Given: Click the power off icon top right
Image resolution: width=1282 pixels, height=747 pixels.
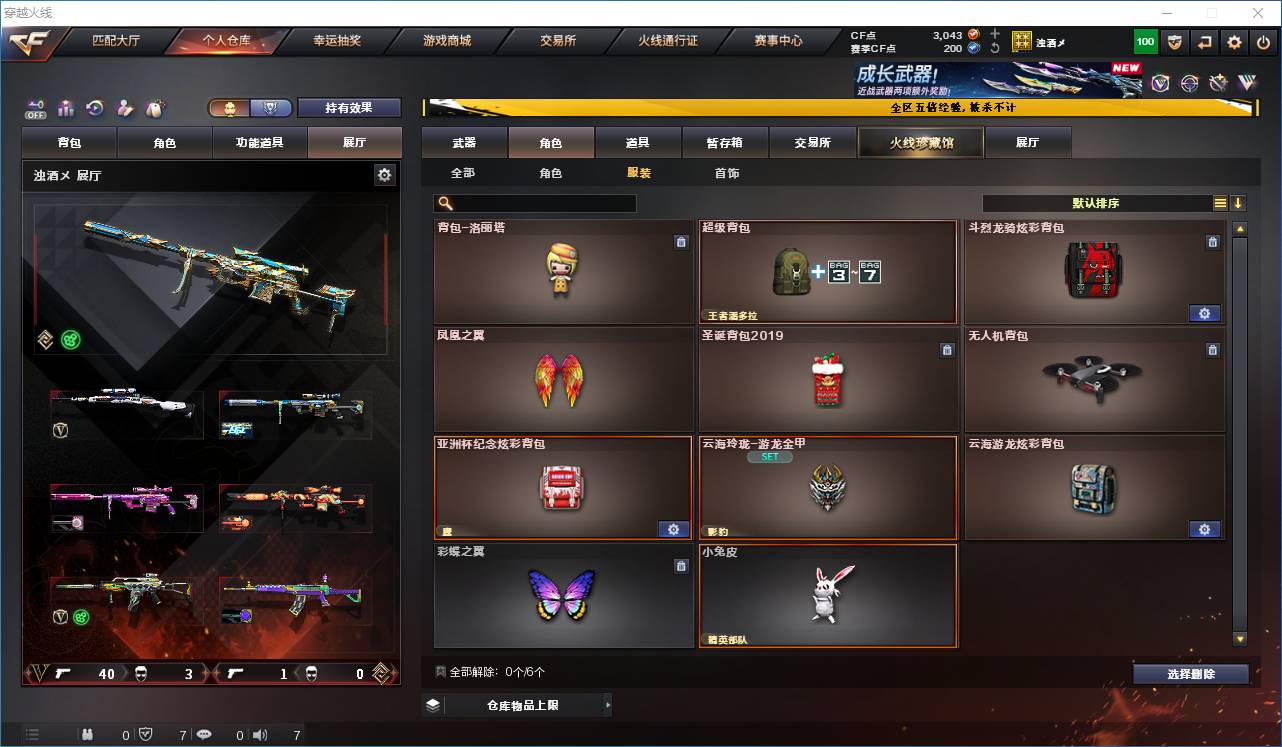Looking at the screenshot, I should pyautogui.click(x=1262, y=42).
